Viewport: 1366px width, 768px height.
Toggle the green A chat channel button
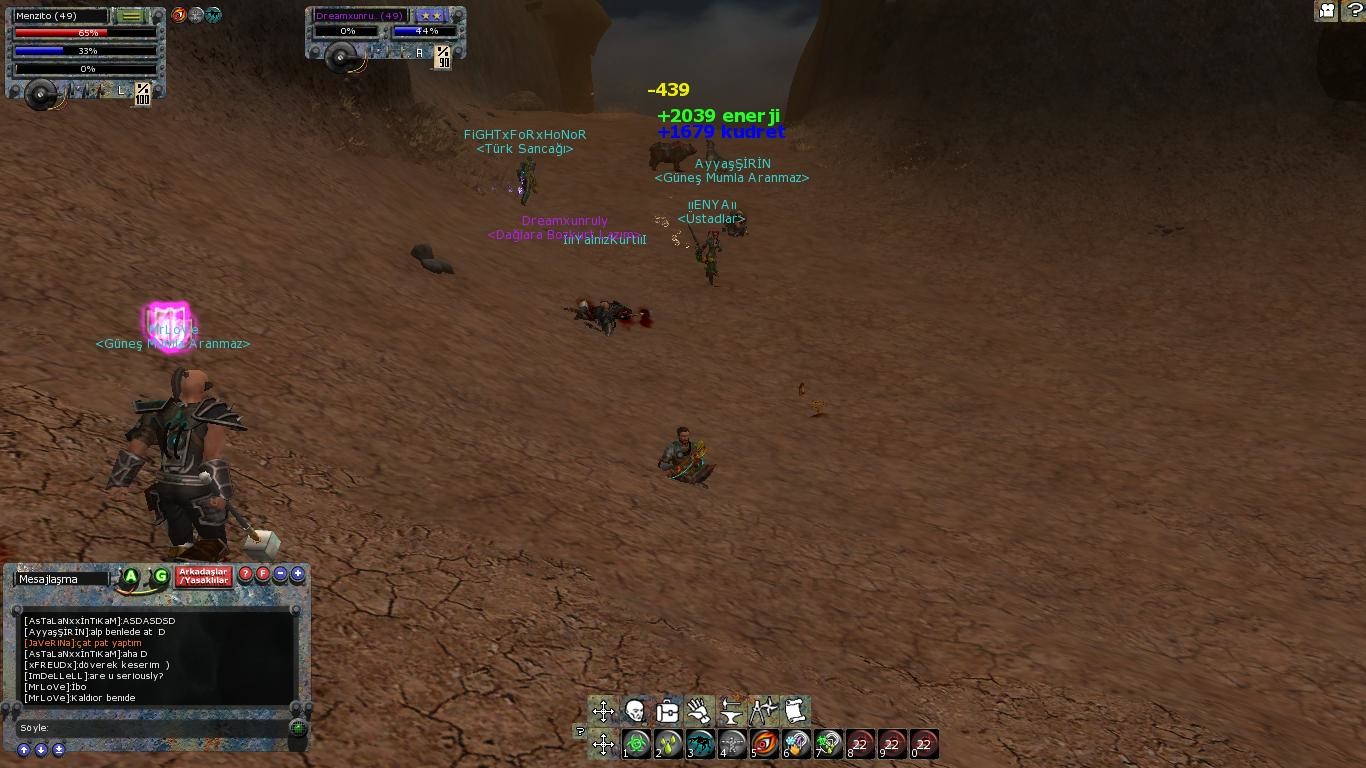131,576
